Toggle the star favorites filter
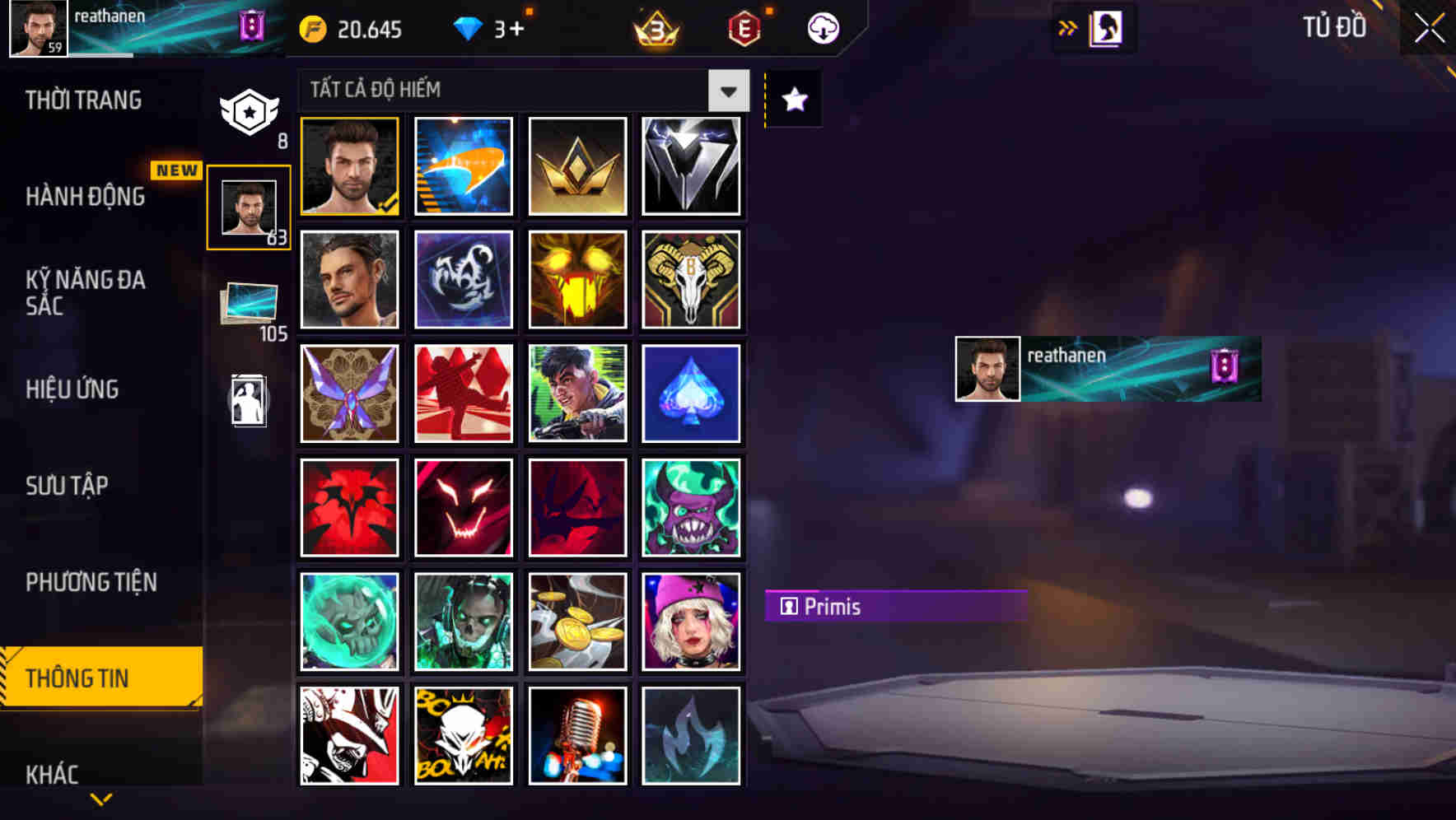The image size is (1456, 820). click(x=793, y=100)
